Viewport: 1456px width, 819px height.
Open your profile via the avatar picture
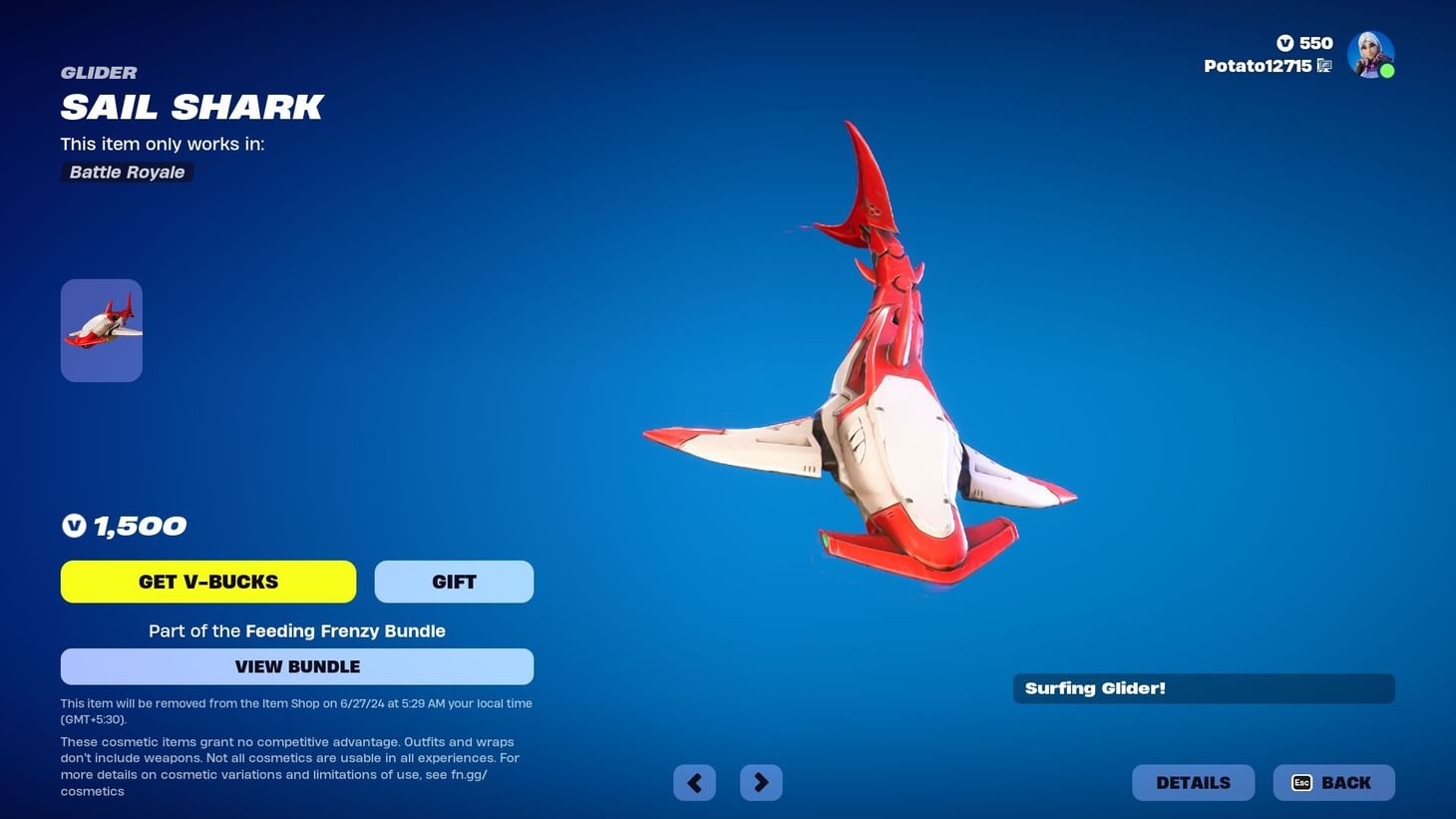tap(1370, 54)
